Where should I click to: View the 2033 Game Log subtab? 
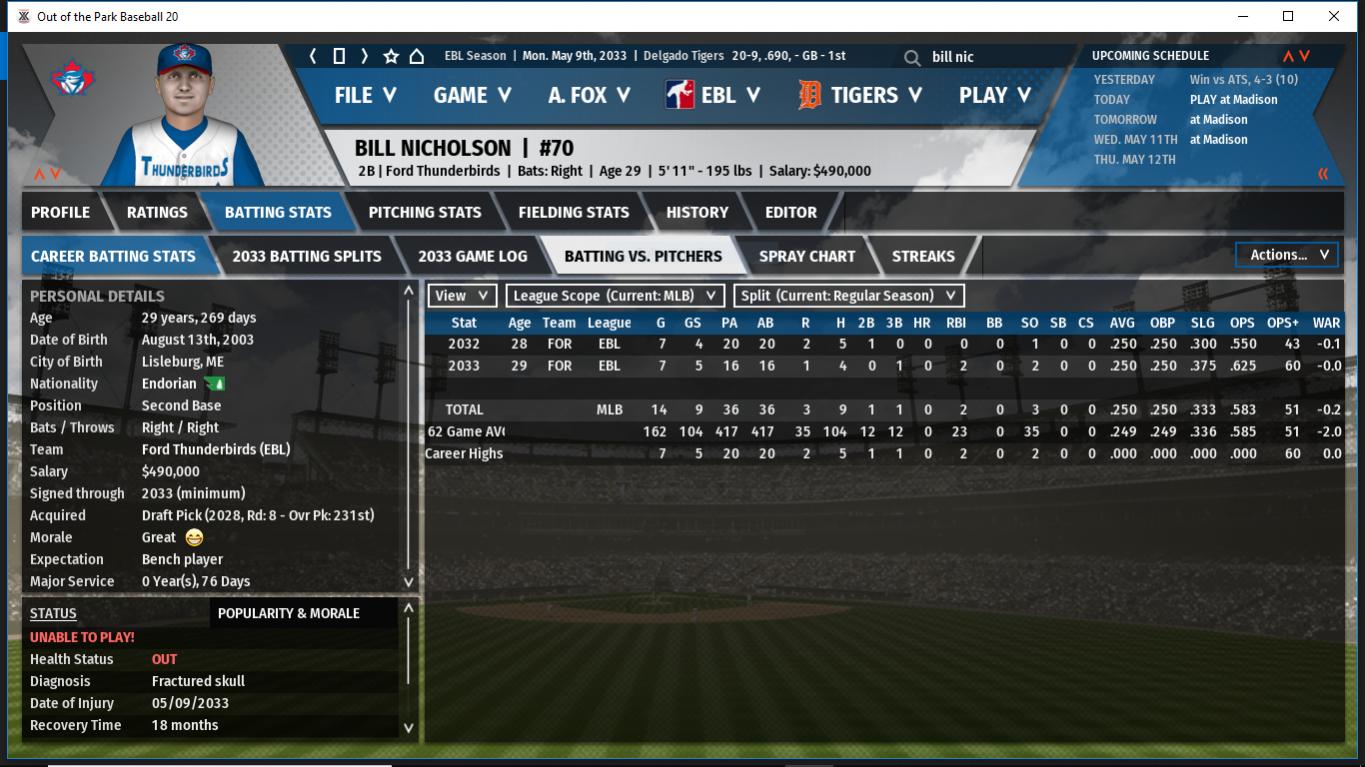point(472,256)
